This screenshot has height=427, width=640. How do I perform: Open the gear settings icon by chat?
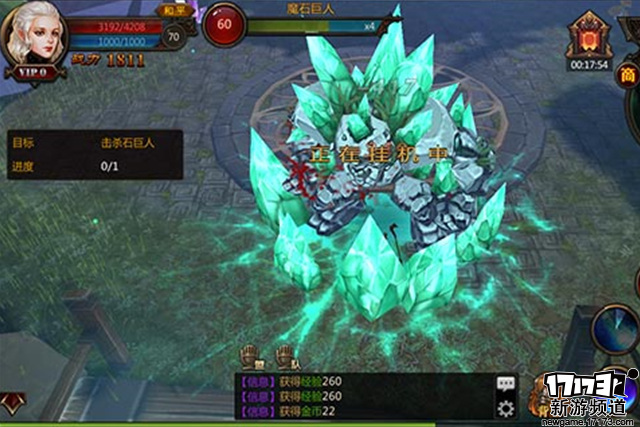pyautogui.click(x=506, y=408)
